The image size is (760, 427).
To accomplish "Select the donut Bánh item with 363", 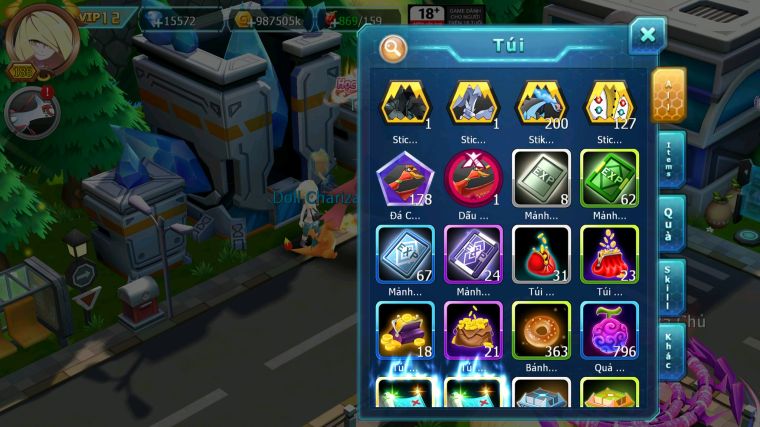I will click(541, 329).
